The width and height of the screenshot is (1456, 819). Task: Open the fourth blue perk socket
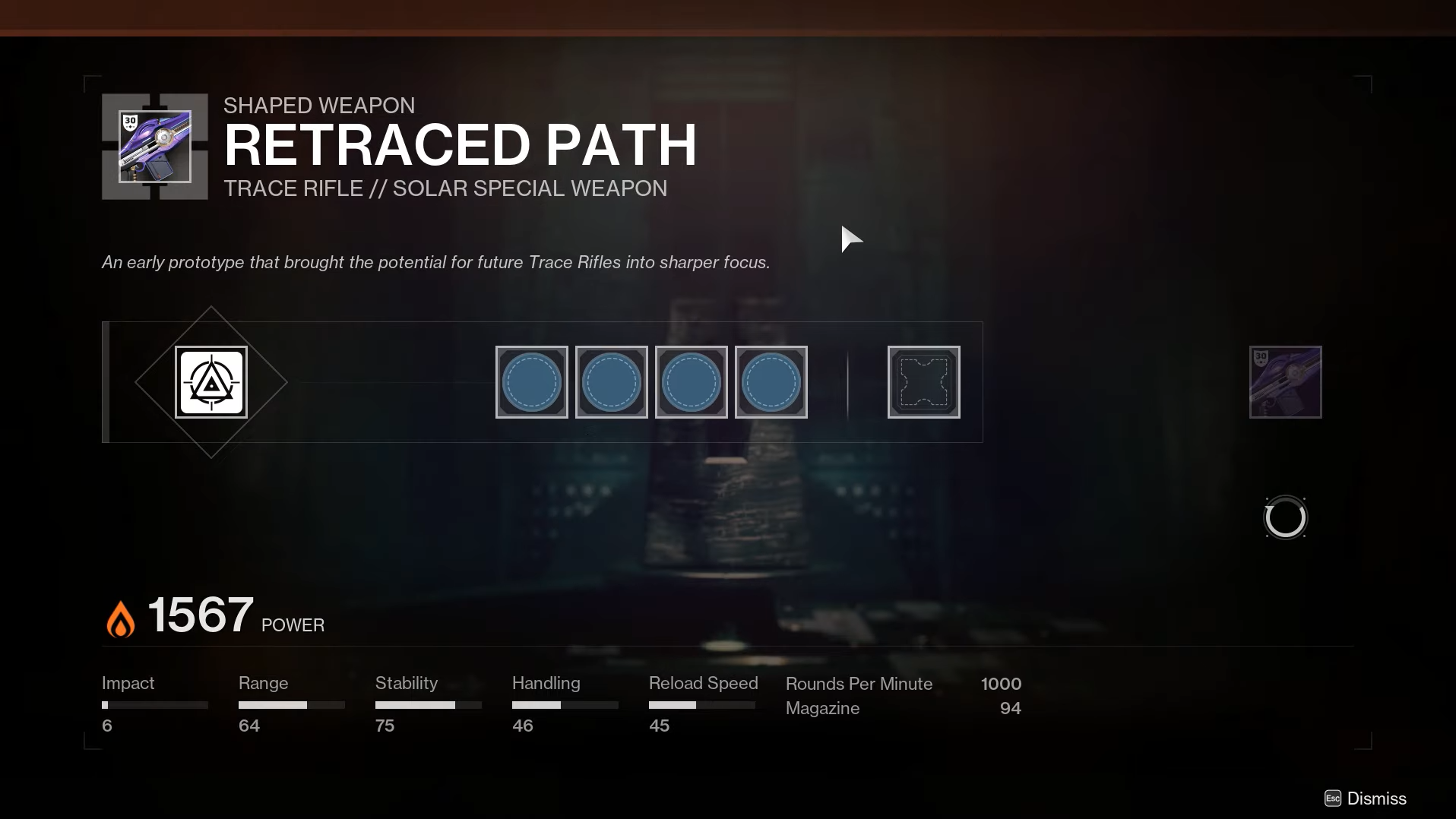pyautogui.click(x=771, y=382)
